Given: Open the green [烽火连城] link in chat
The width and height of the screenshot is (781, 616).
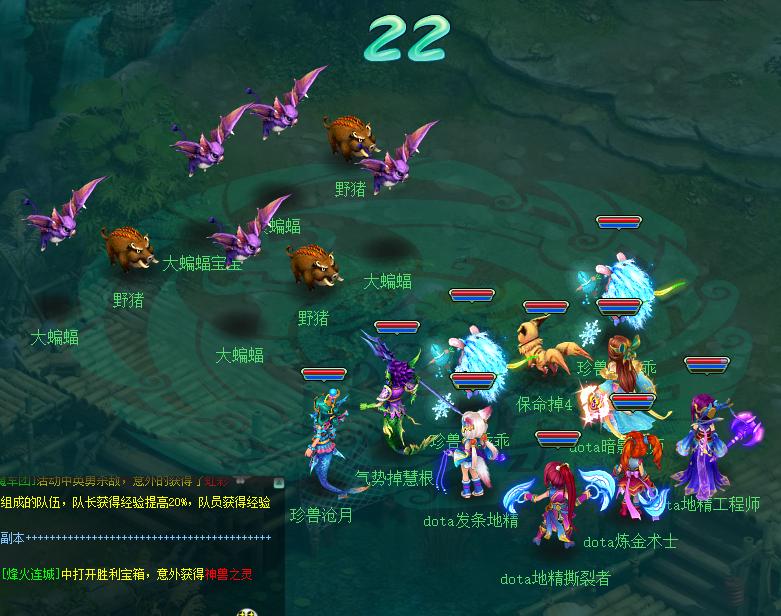Looking at the screenshot, I should click(31, 573).
